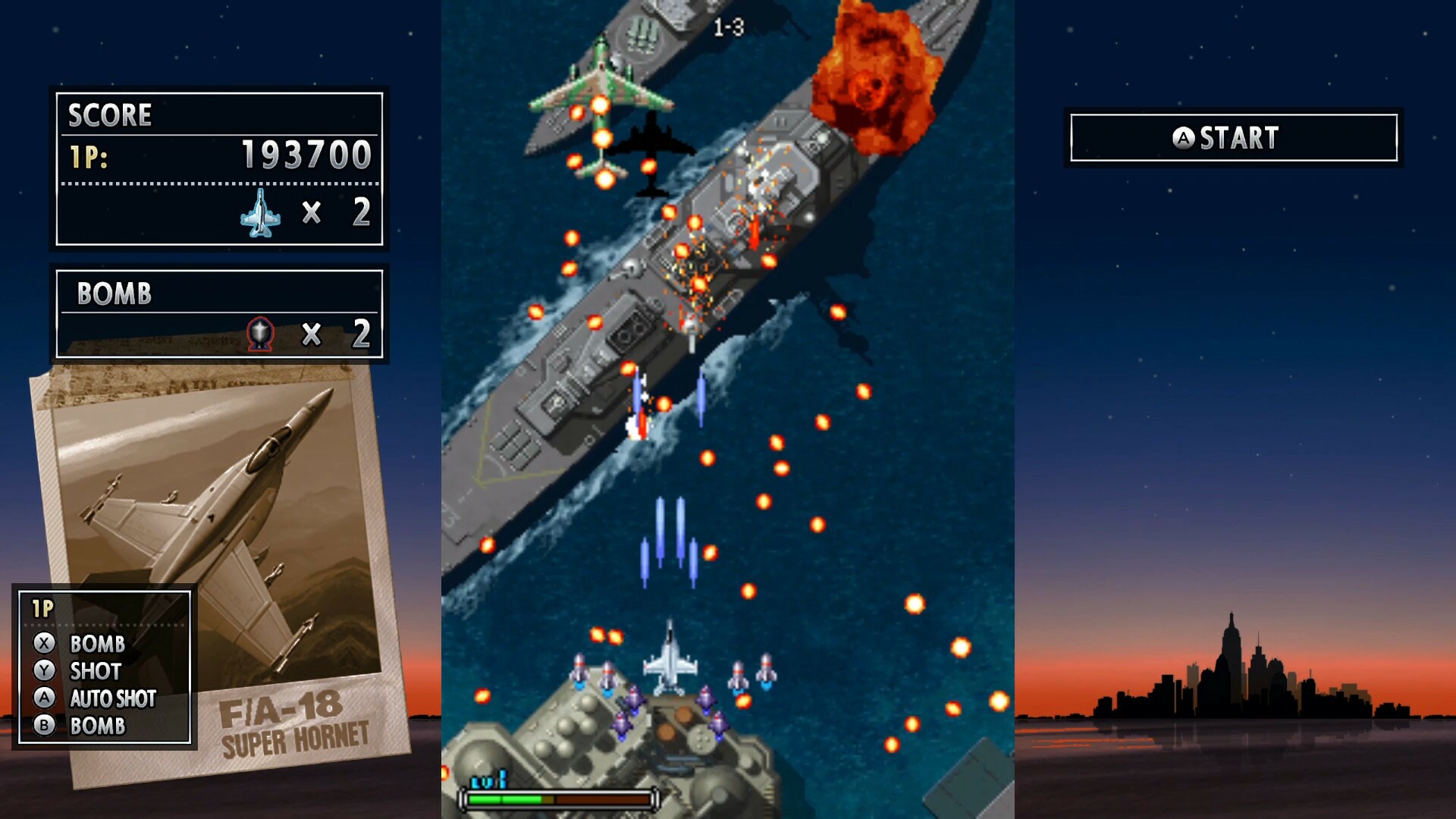Click the START button
The height and width of the screenshot is (819, 1456).
pos(1234,138)
